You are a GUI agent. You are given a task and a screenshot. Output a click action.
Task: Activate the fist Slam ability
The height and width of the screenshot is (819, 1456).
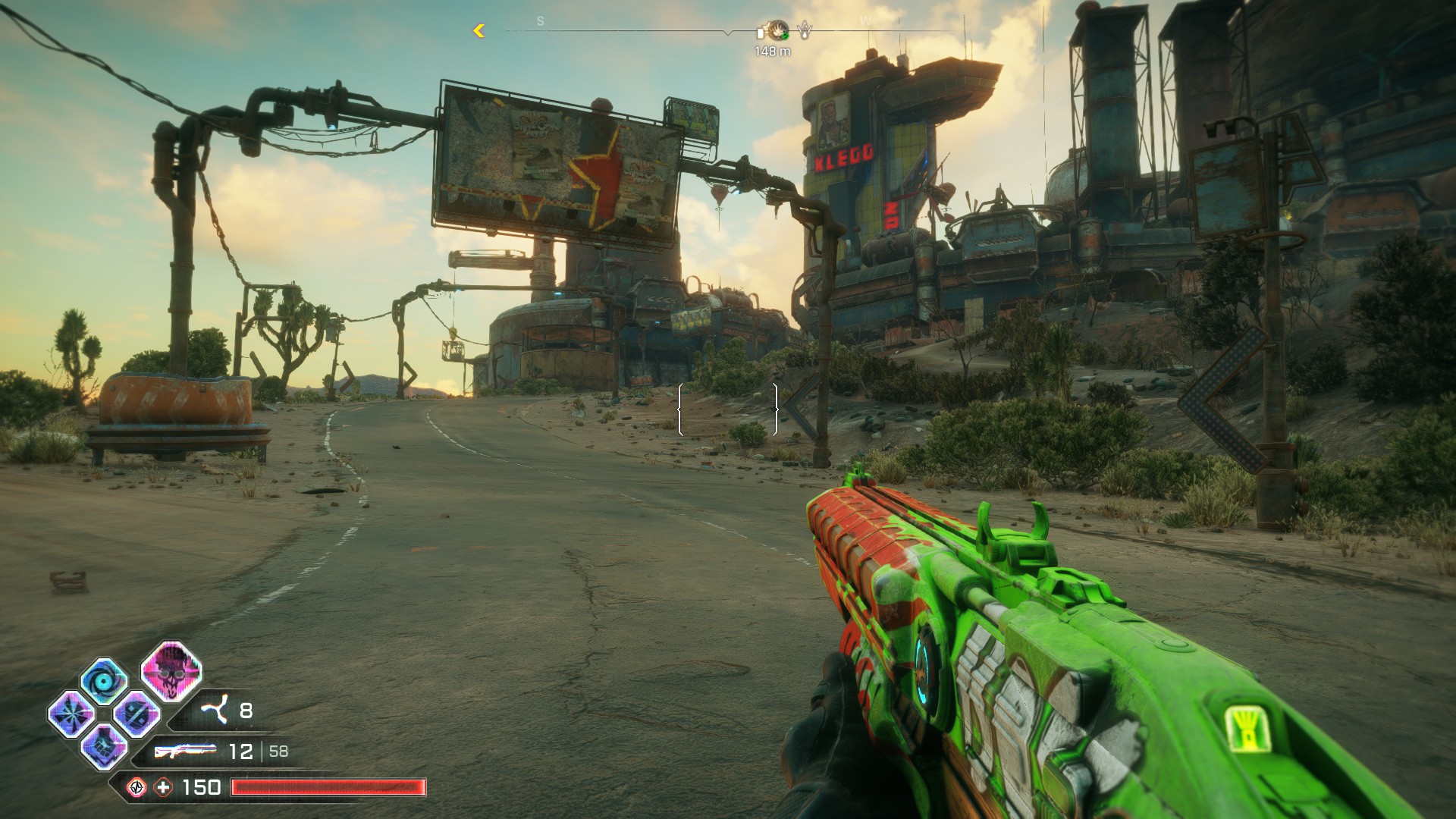pos(104,746)
